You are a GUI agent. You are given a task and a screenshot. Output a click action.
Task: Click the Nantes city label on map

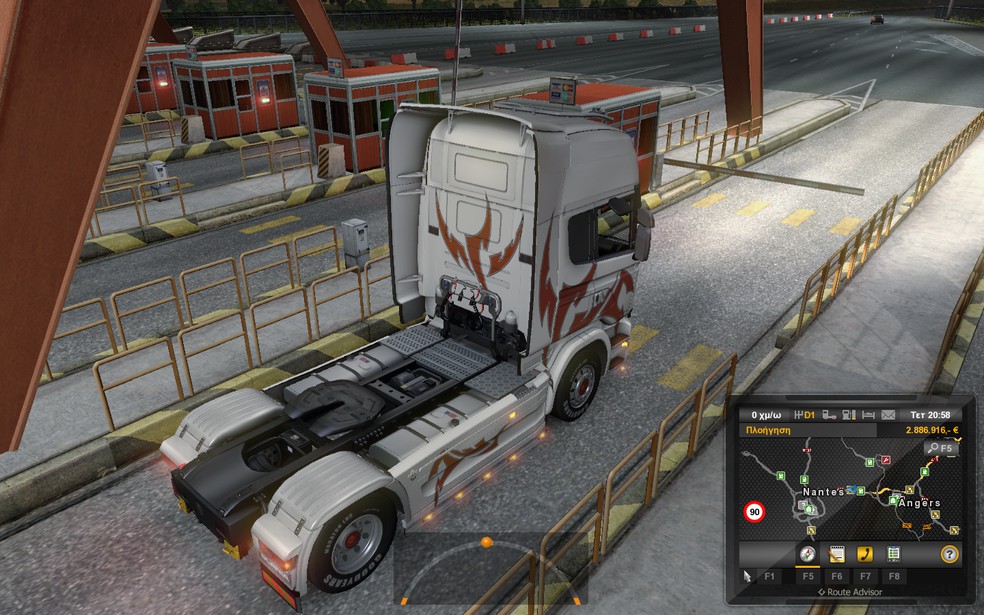click(x=823, y=492)
